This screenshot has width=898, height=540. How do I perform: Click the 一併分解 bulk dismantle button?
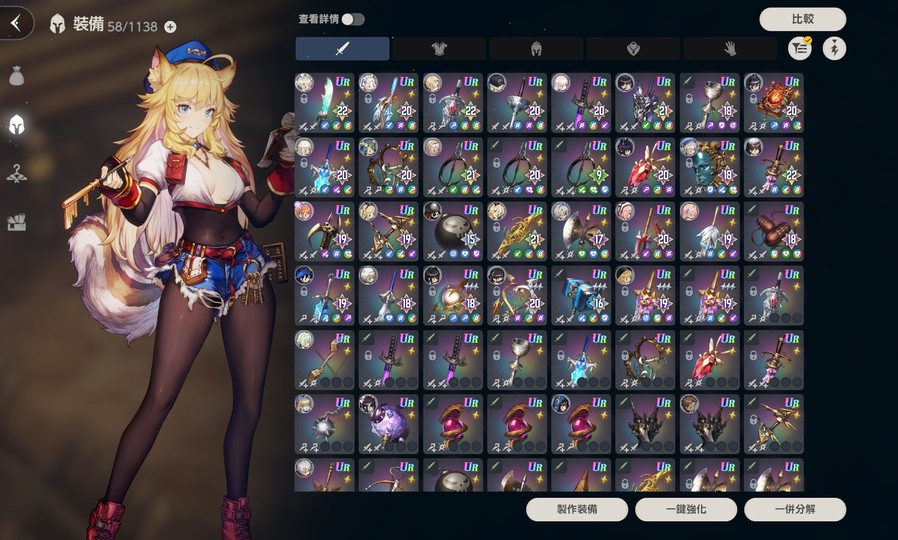click(x=795, y=509)
